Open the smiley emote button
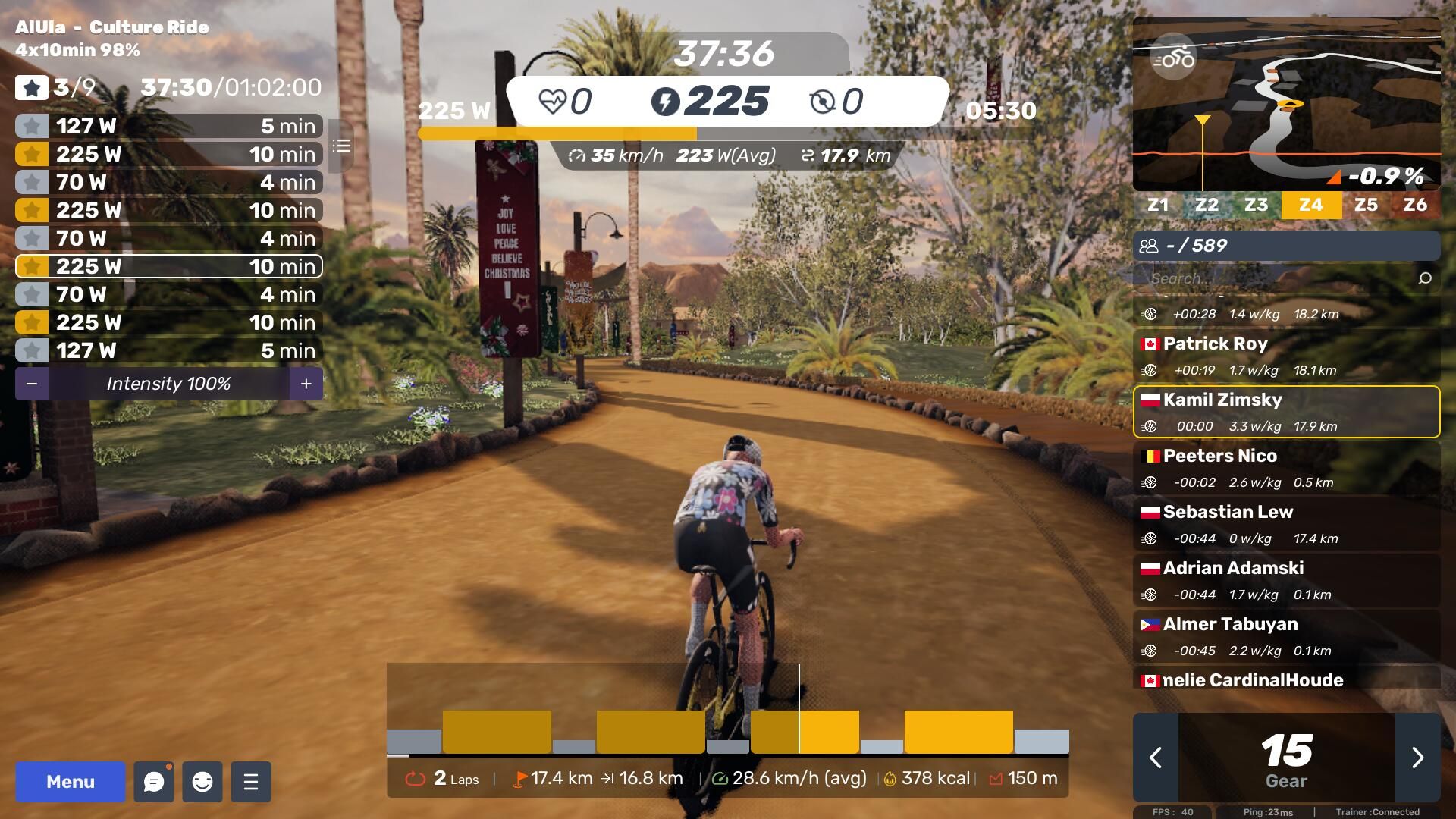The height and width of the screenshot is (819, 1456). click(x=202, y=782)
